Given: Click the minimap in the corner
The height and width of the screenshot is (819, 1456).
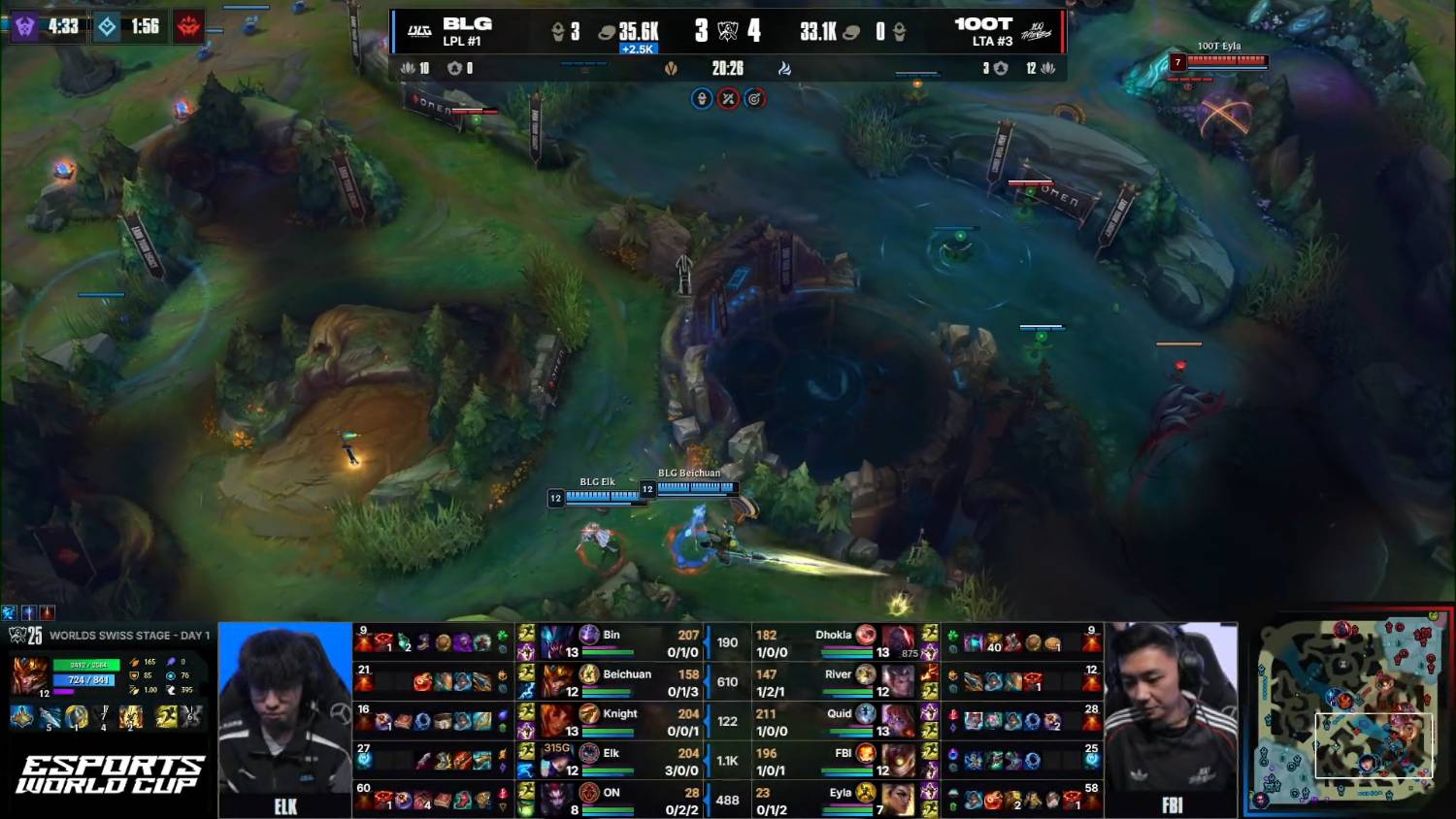Looking at the screenshot, I should [x=1347, y=713].
